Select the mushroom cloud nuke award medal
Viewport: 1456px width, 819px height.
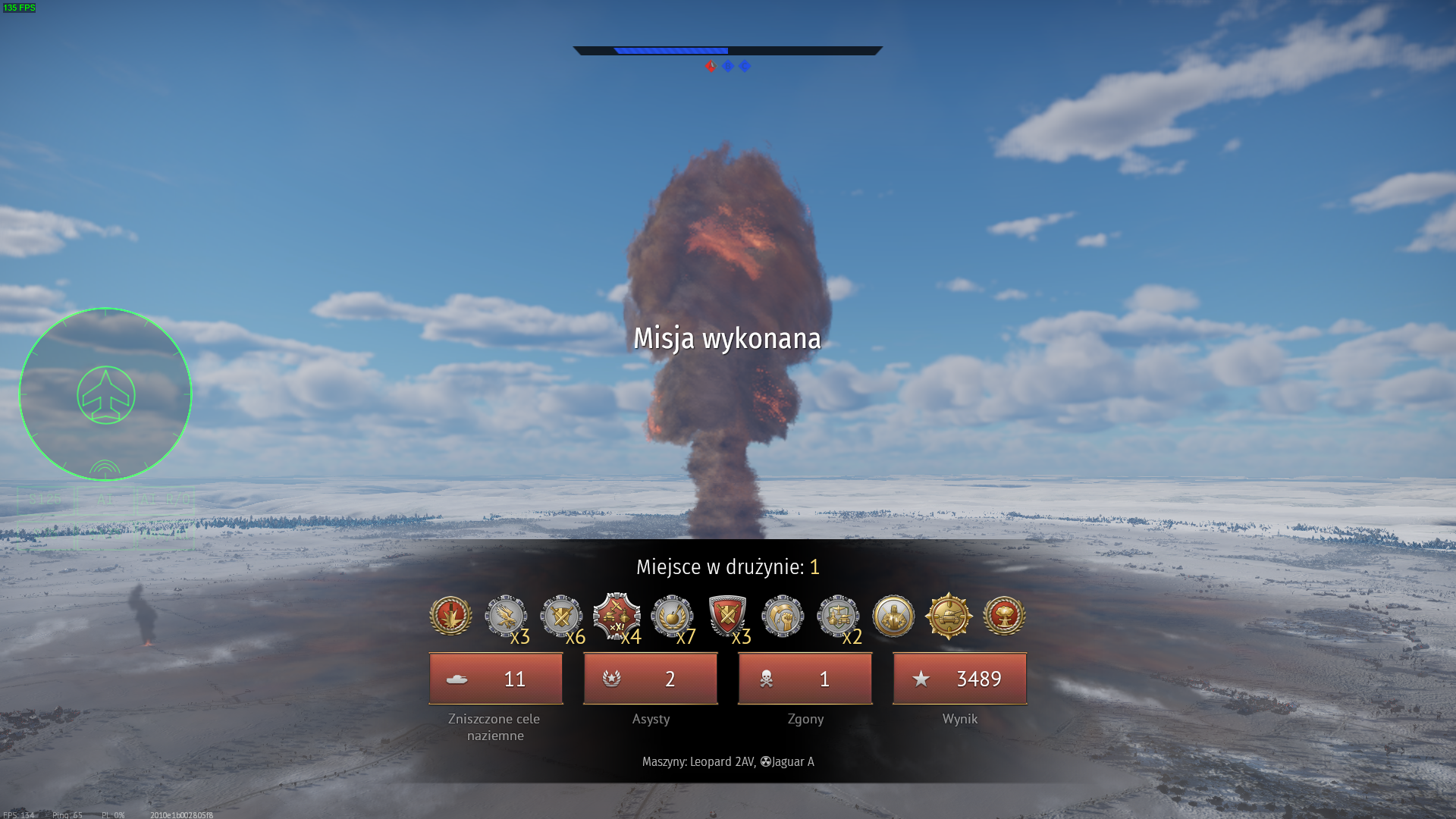tap(1004, 615)
